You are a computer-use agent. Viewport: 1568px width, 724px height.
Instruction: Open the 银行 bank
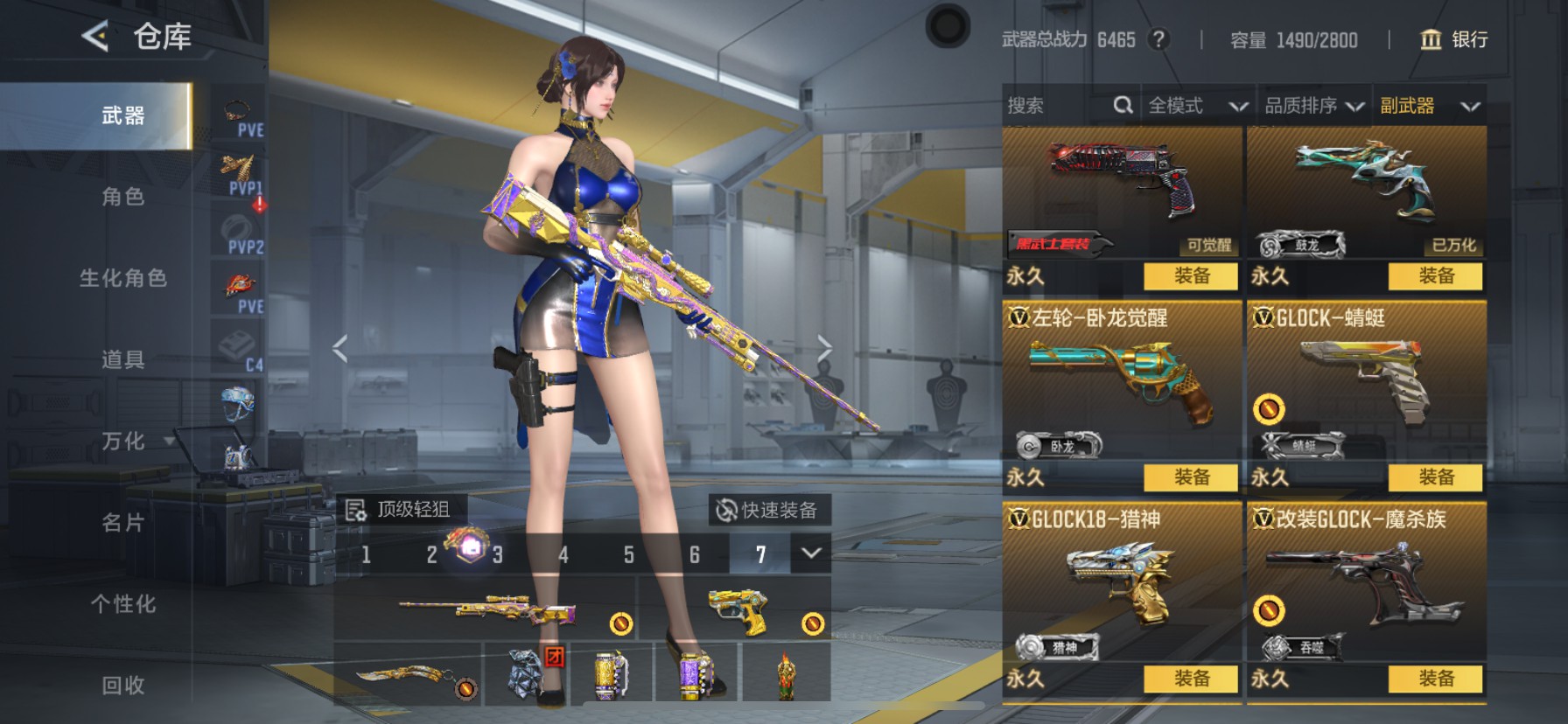click(x=1454, y=39)
